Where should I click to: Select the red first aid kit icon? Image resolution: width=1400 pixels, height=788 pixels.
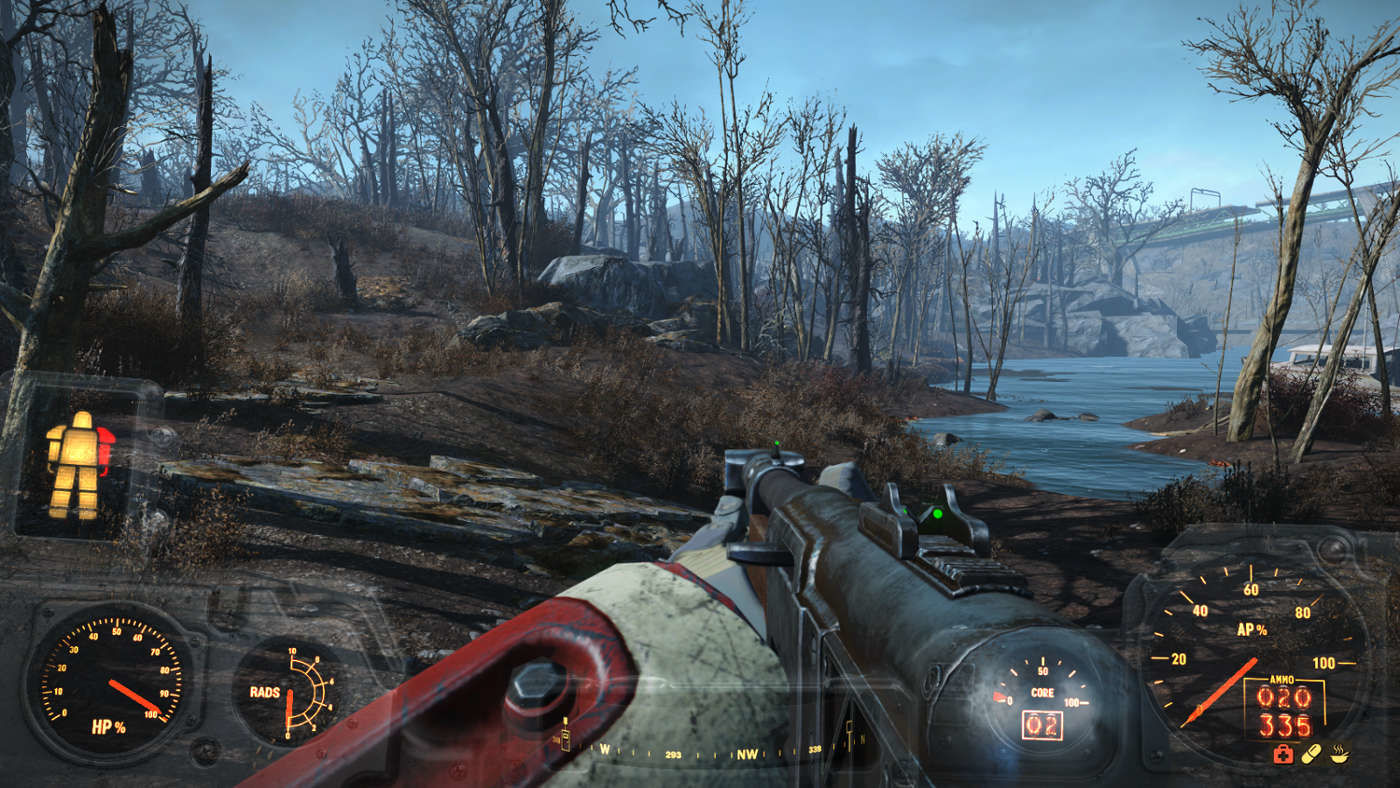point(1283,754)
